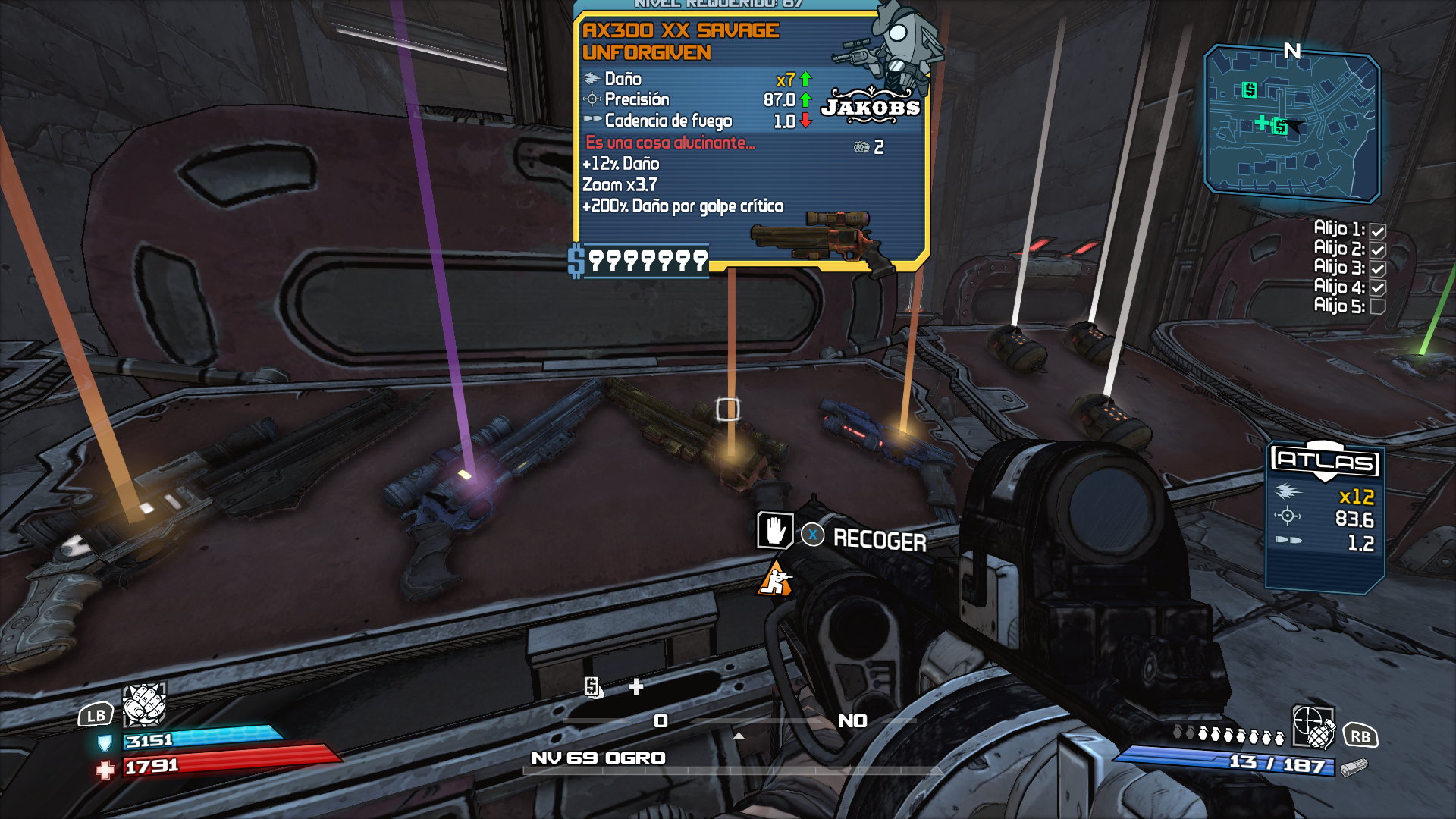This screenshot has height=819, width=1456.
Task: Toggle the Alijo 1 objective checkbox
Action: (1378, 231)
